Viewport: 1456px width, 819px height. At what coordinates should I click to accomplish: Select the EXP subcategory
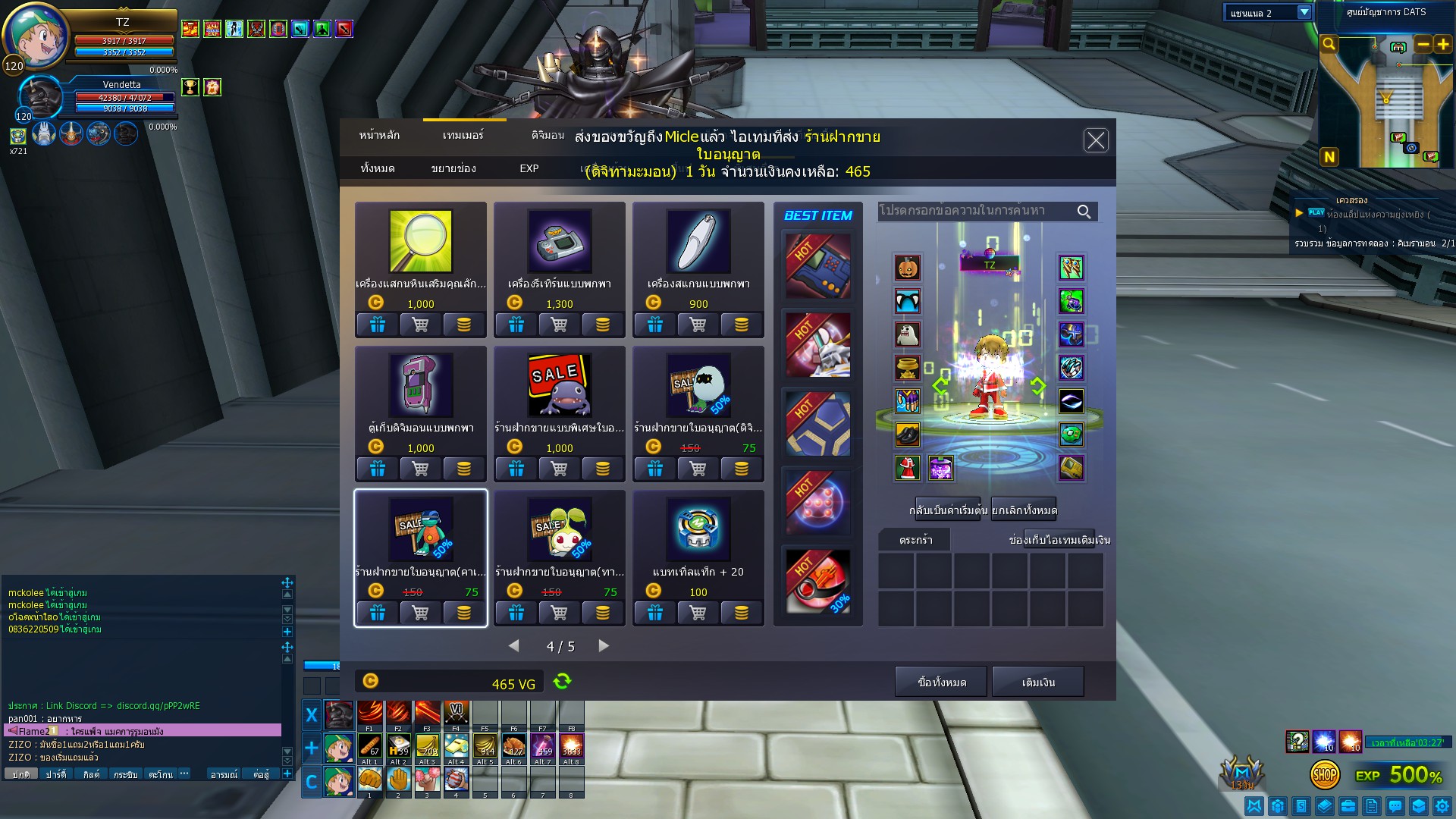coord(529,168)
